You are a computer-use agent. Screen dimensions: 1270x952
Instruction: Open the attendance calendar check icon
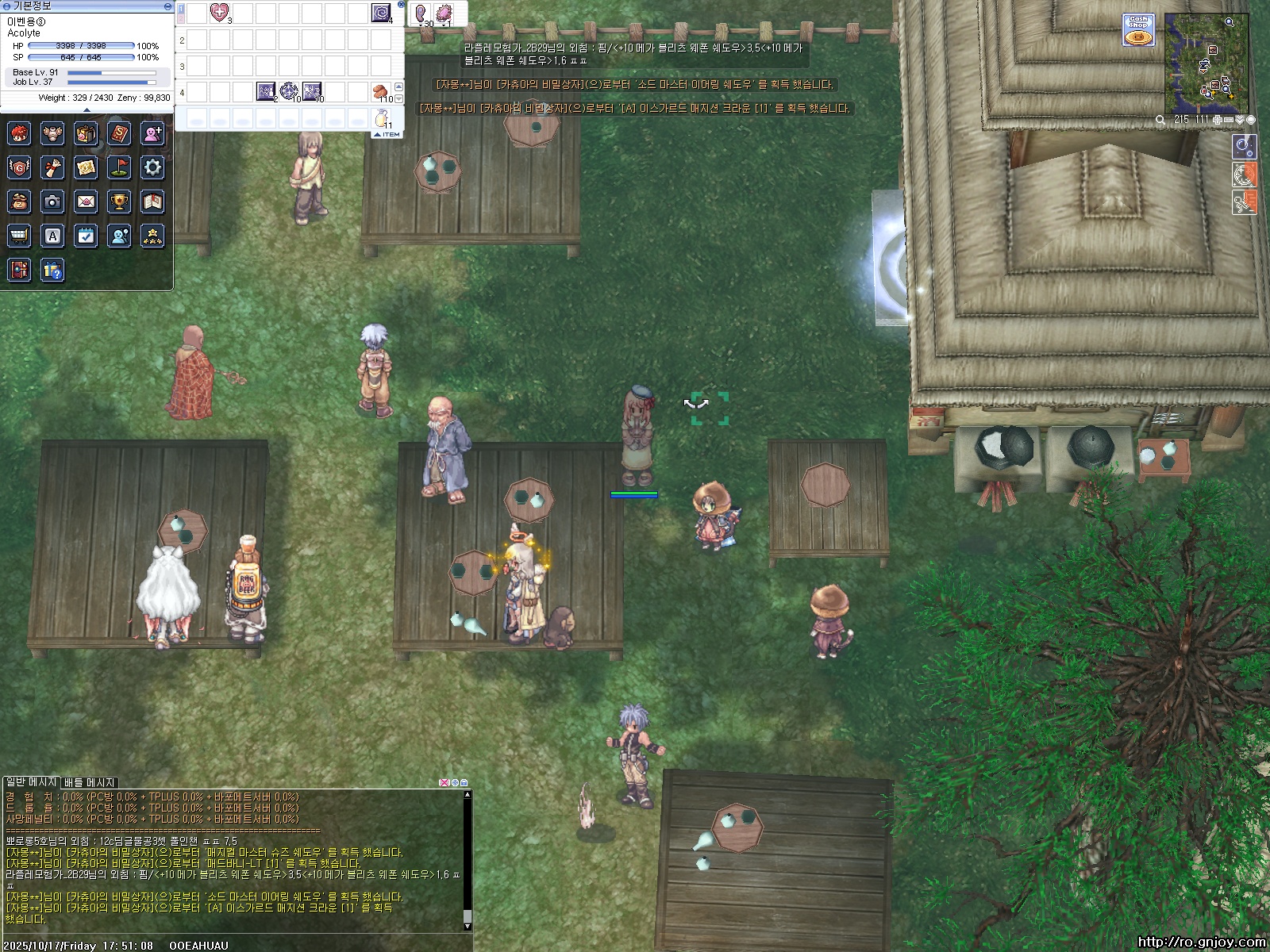[86, 236]
